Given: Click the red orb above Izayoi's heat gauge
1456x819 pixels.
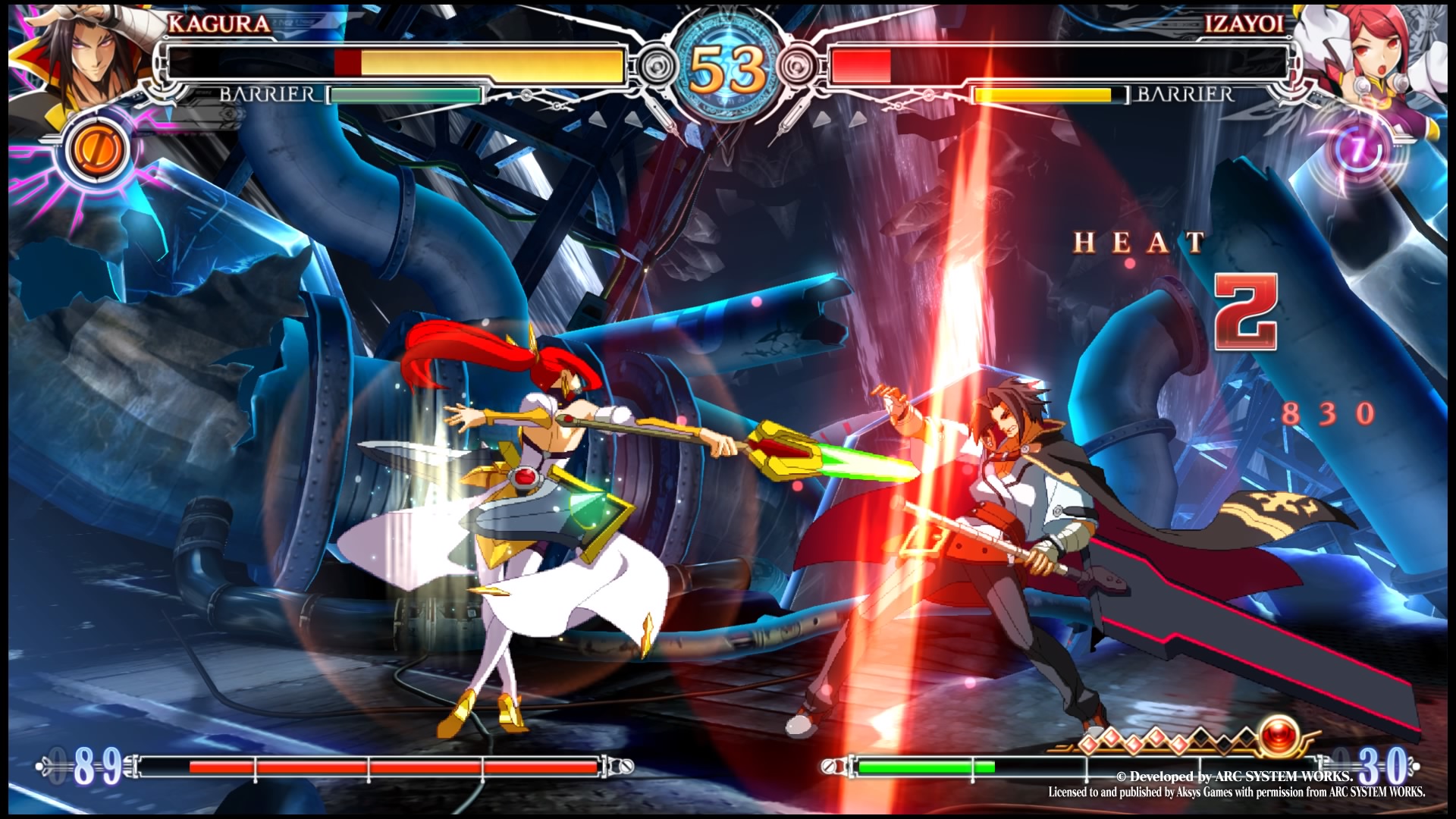Looking at the screenshot, I should coord(1280,735).
